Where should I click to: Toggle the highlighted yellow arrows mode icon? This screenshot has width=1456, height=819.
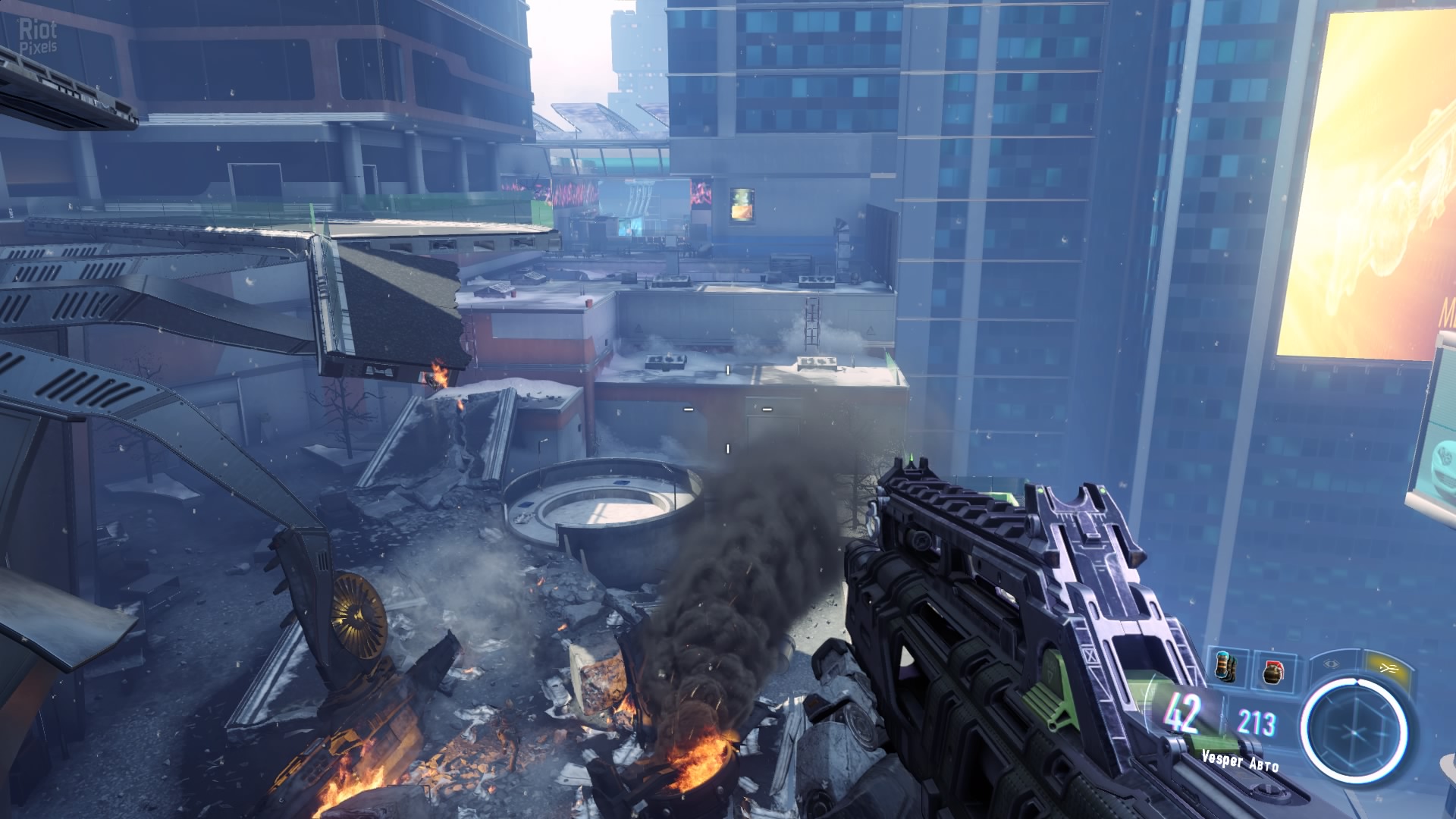[x=1389, y=667]
